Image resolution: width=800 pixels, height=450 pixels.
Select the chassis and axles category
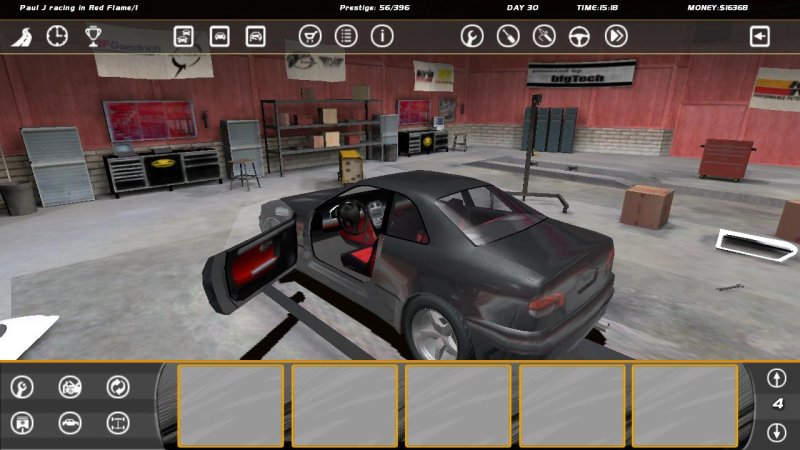(118, 423)
